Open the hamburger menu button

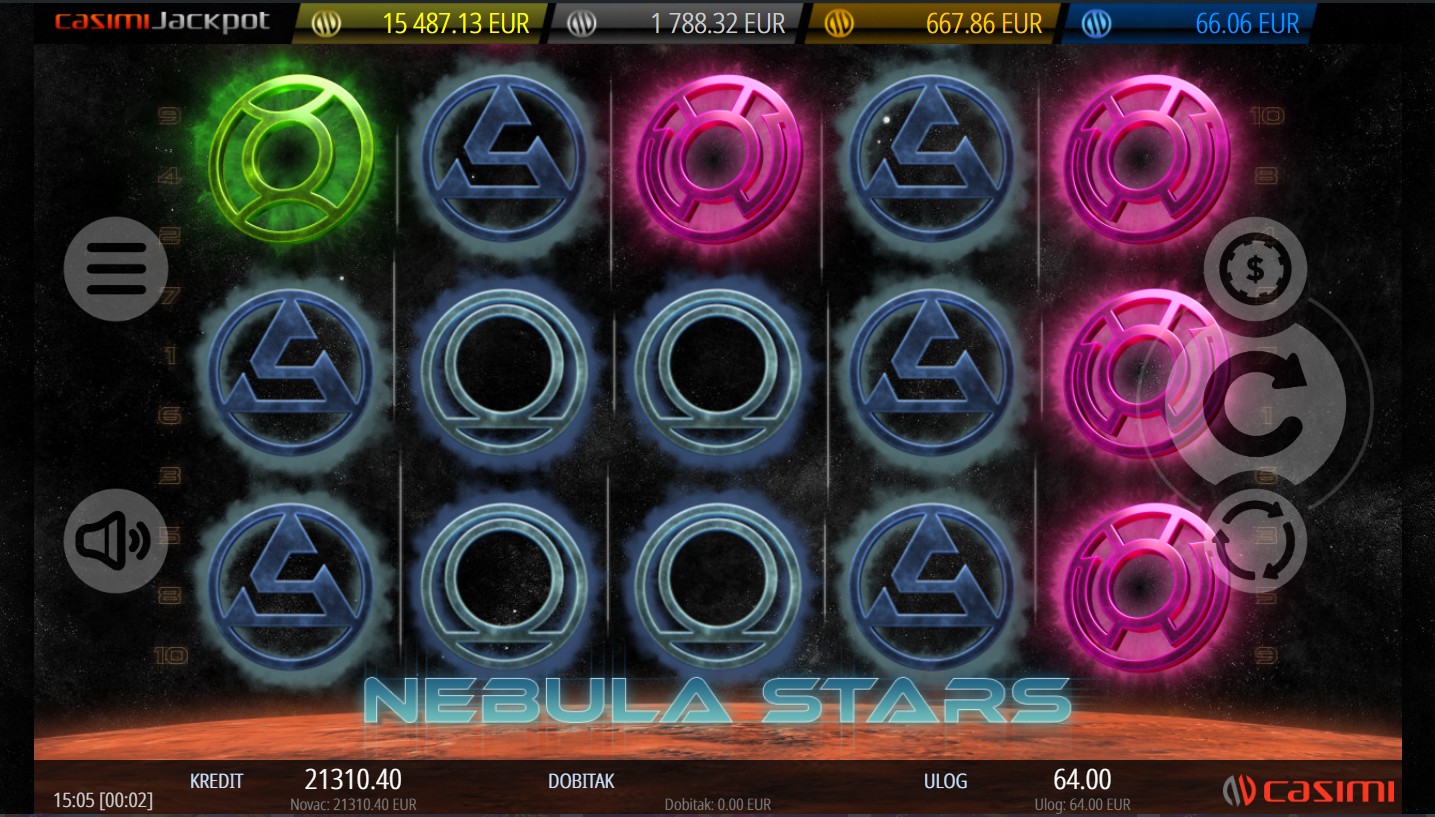[116, 268]
